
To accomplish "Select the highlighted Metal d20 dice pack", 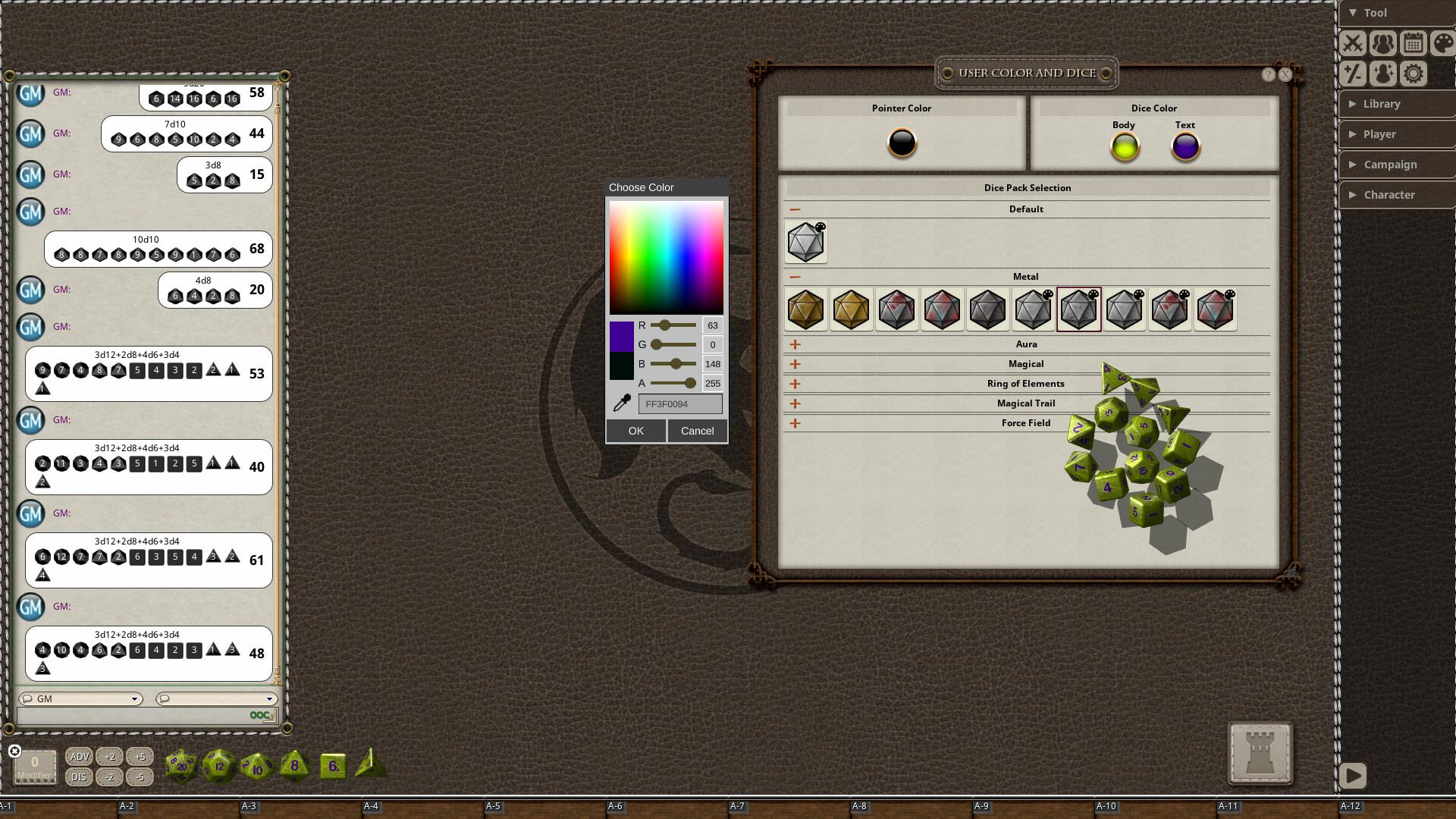I will 1078,309.
